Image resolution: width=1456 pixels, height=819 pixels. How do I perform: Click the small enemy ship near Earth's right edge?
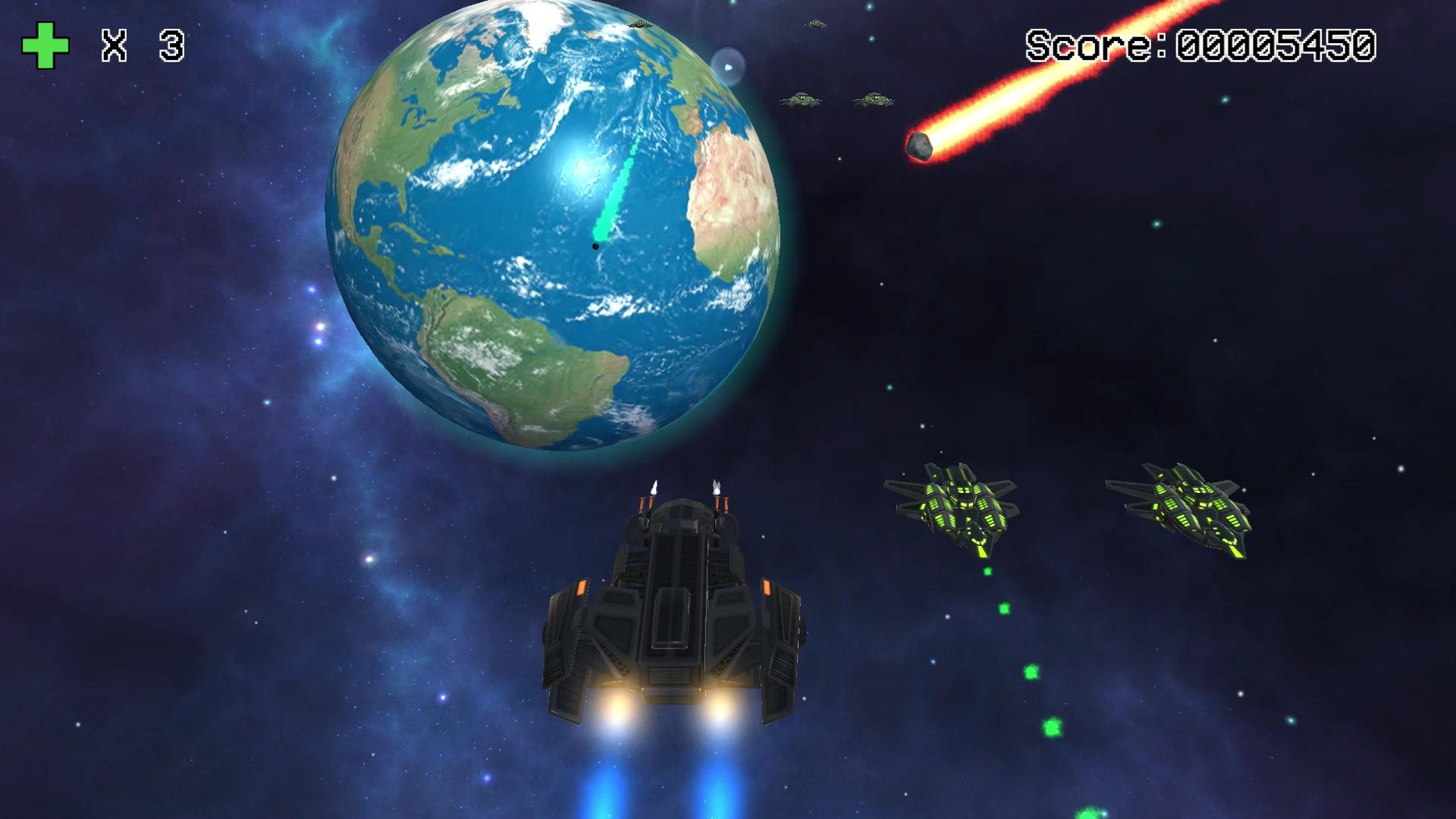802,99
